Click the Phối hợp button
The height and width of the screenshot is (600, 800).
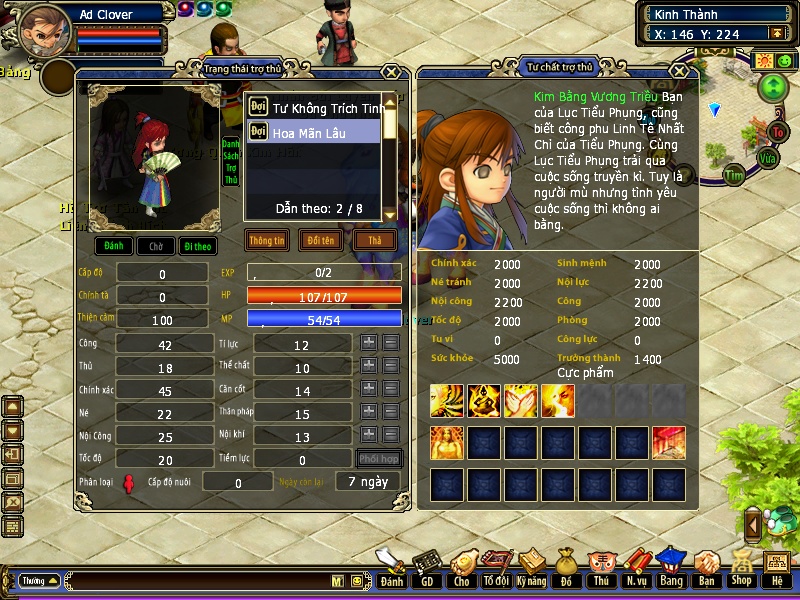380,460
